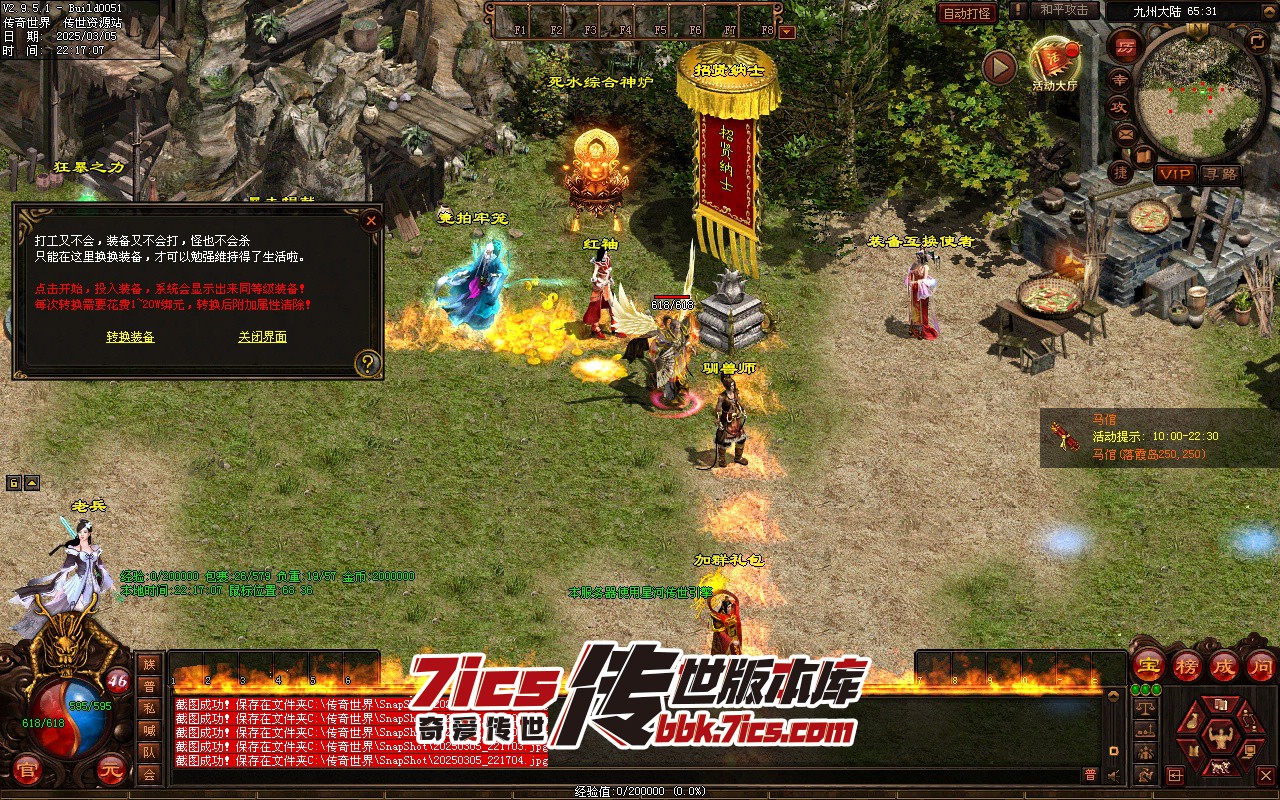Click the round play arrow button
Screen dimensions: 1280x800
[998, 68]
